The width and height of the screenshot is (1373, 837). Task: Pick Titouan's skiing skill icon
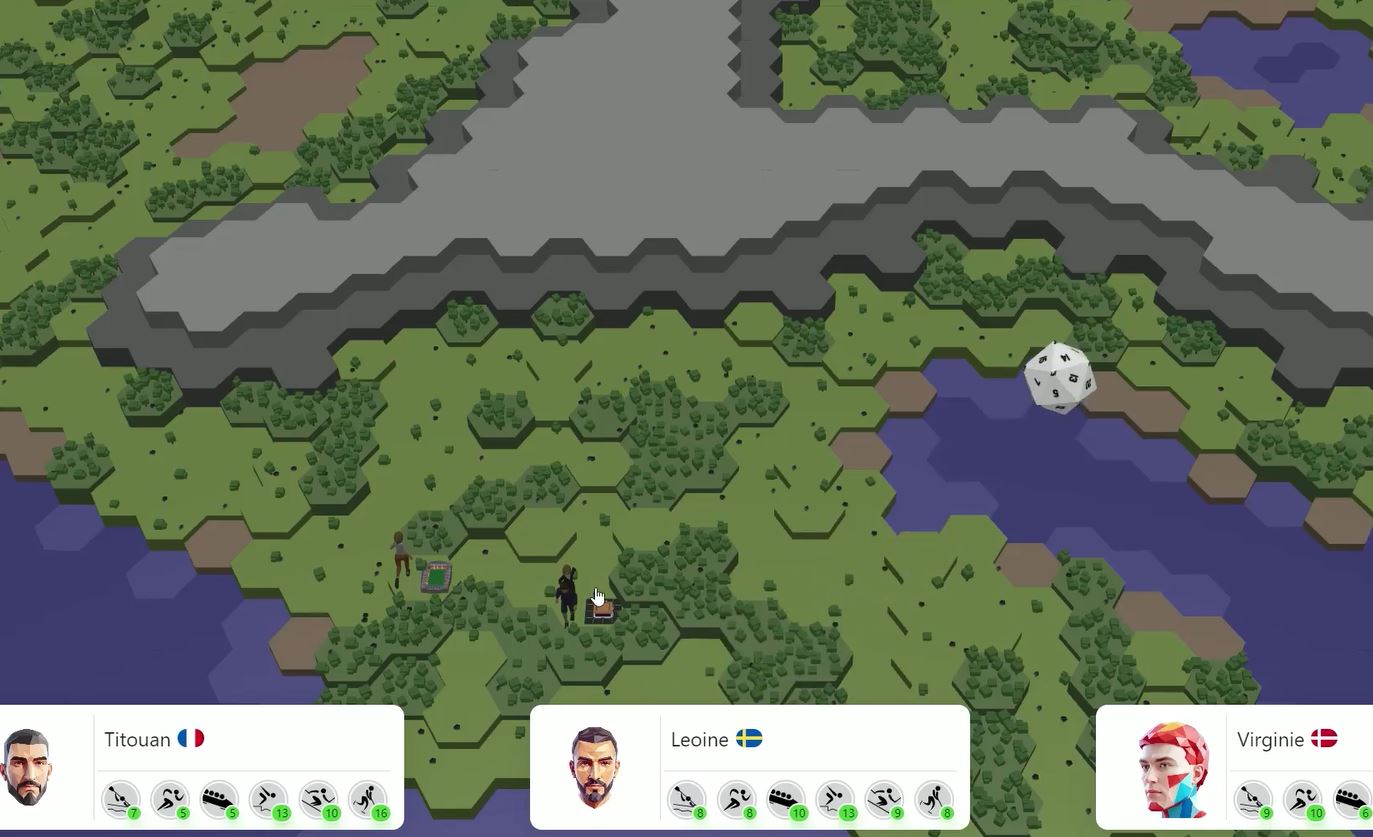319,799
